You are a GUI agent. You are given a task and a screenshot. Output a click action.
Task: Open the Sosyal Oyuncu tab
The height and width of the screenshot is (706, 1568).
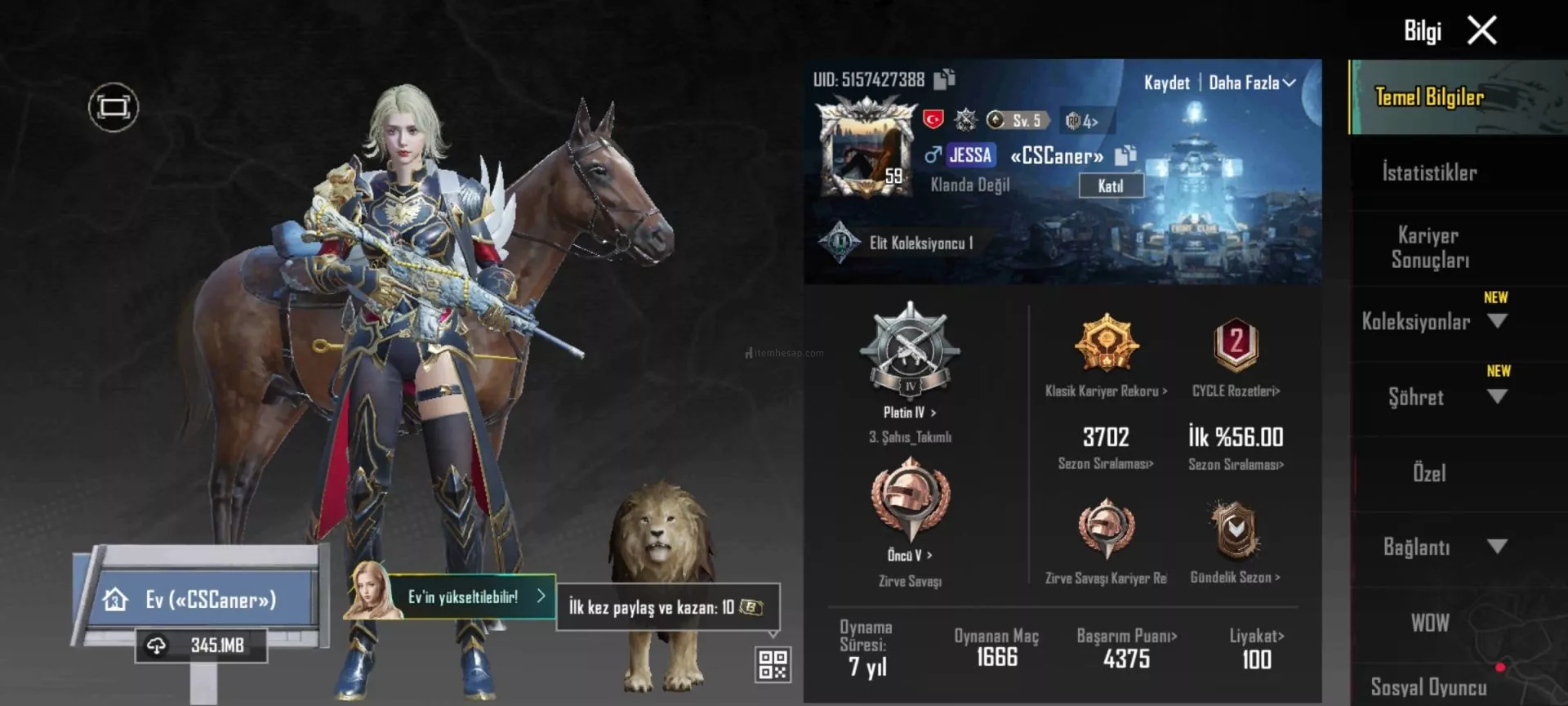point(1428,686)
